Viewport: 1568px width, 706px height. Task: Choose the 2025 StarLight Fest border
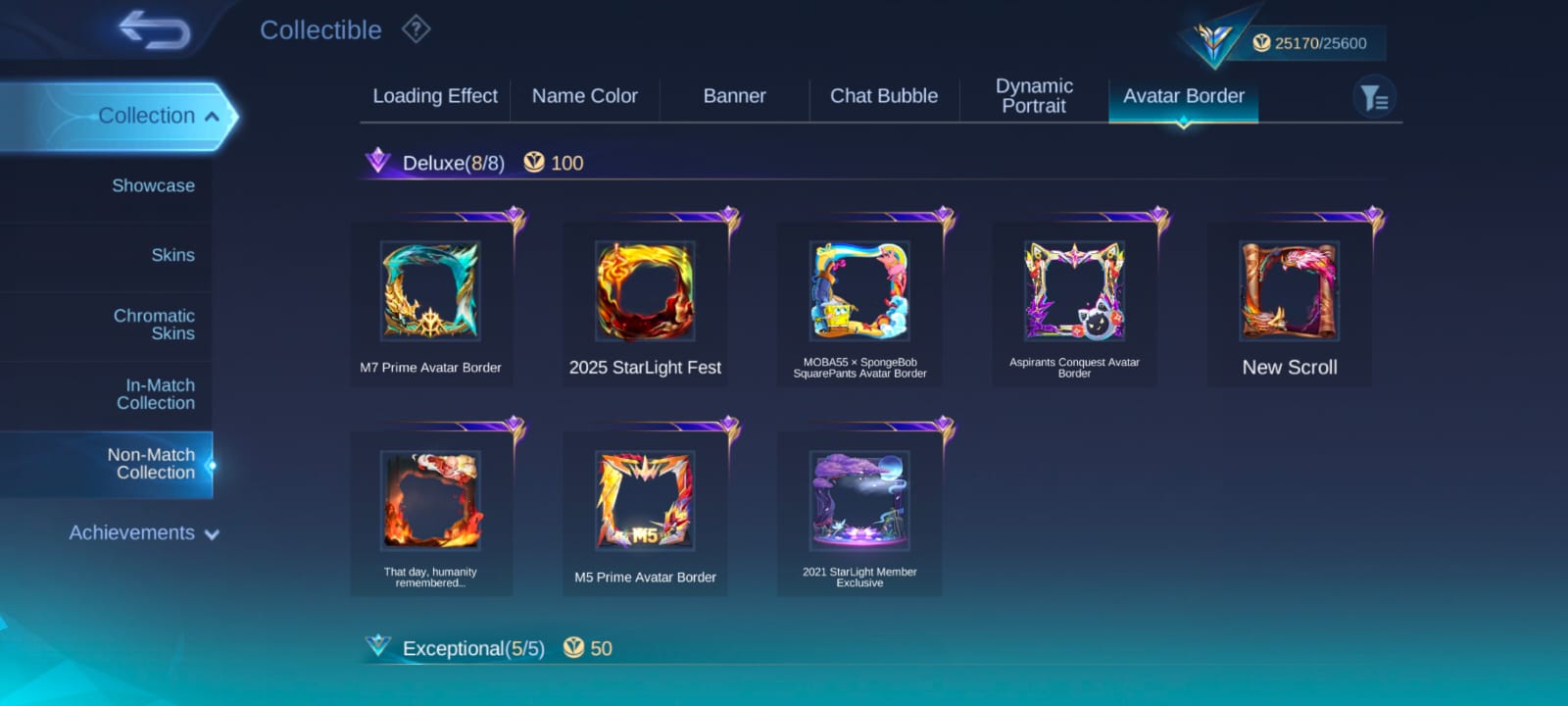click(x=645, y=292)
